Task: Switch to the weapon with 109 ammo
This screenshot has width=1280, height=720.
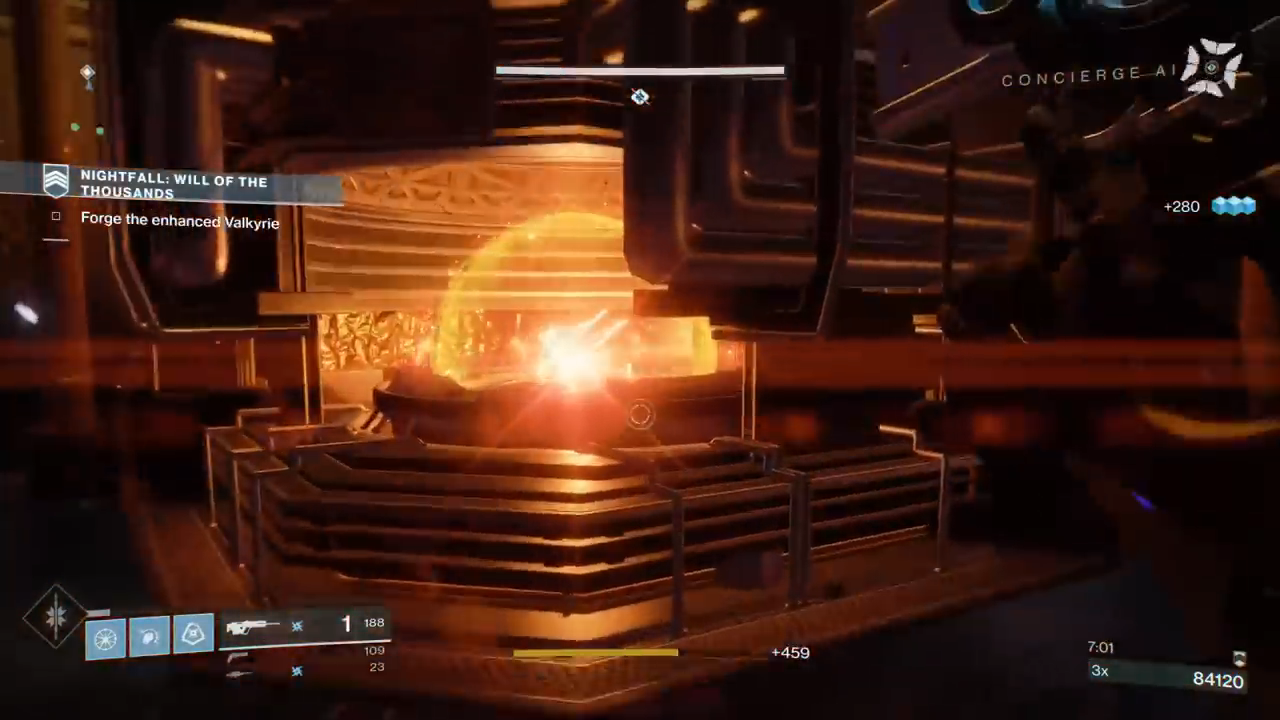Action: [236, 656]
